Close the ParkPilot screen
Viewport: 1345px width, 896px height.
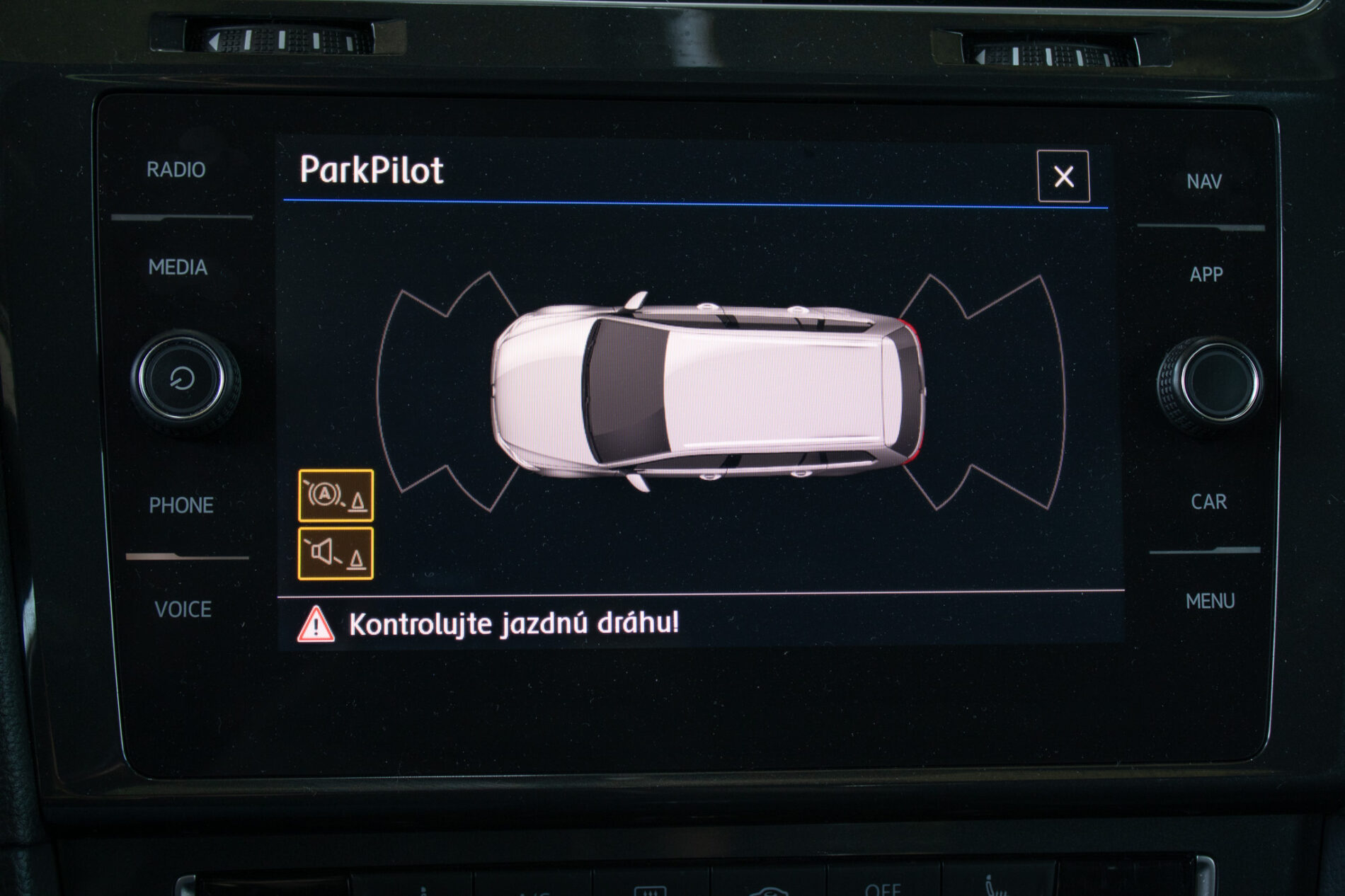1063,176
